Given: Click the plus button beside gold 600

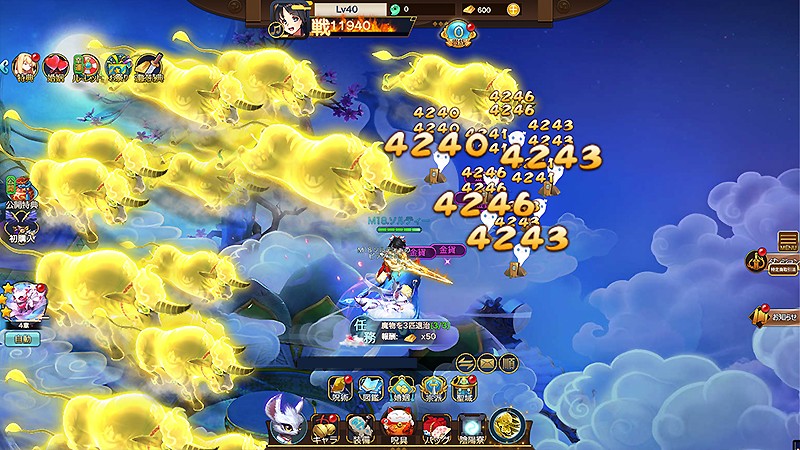Looking at the screenshot, I should pos(513,10).
